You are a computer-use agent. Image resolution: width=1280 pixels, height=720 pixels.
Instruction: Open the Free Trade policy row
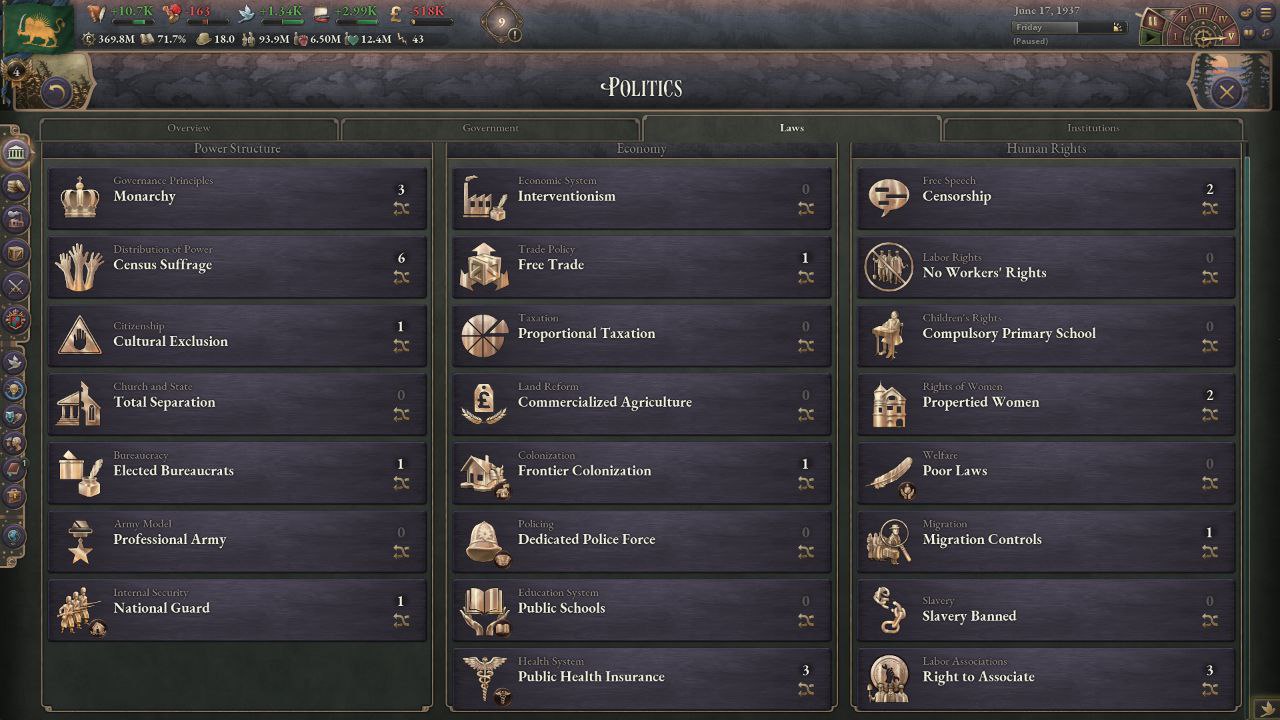[x=641, y=266]
